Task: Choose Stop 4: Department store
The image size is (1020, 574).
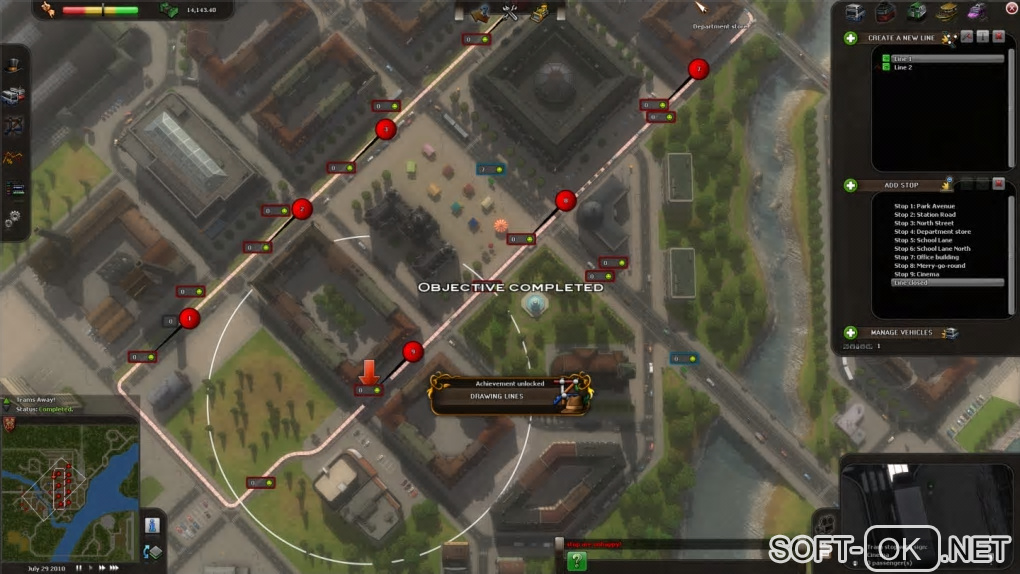Action: coord(932,232)
